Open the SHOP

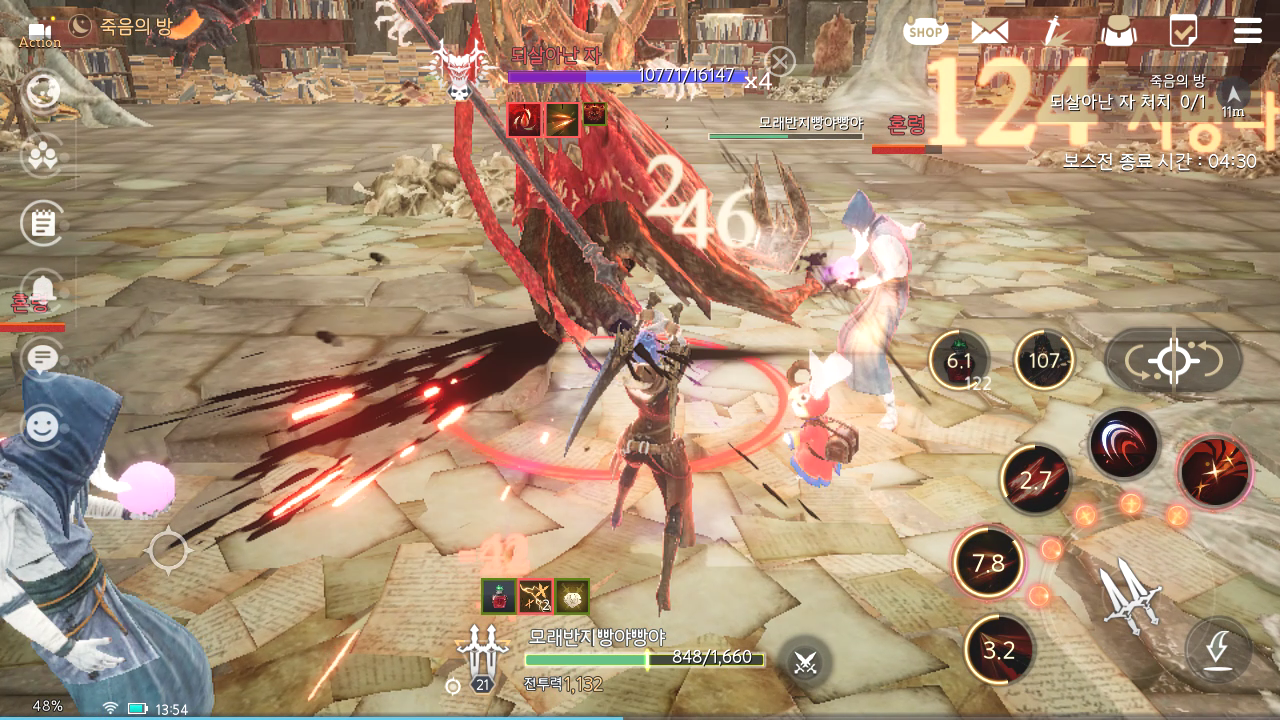(925, 31)
